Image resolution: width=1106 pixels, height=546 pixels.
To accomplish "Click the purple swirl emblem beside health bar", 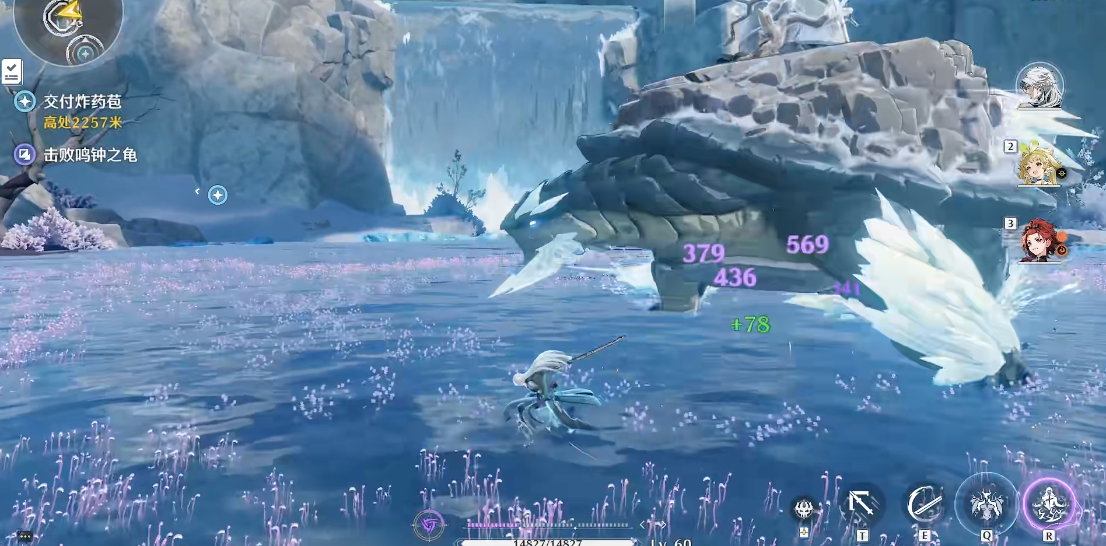I will pyautogui.click(x=429, y=524).
